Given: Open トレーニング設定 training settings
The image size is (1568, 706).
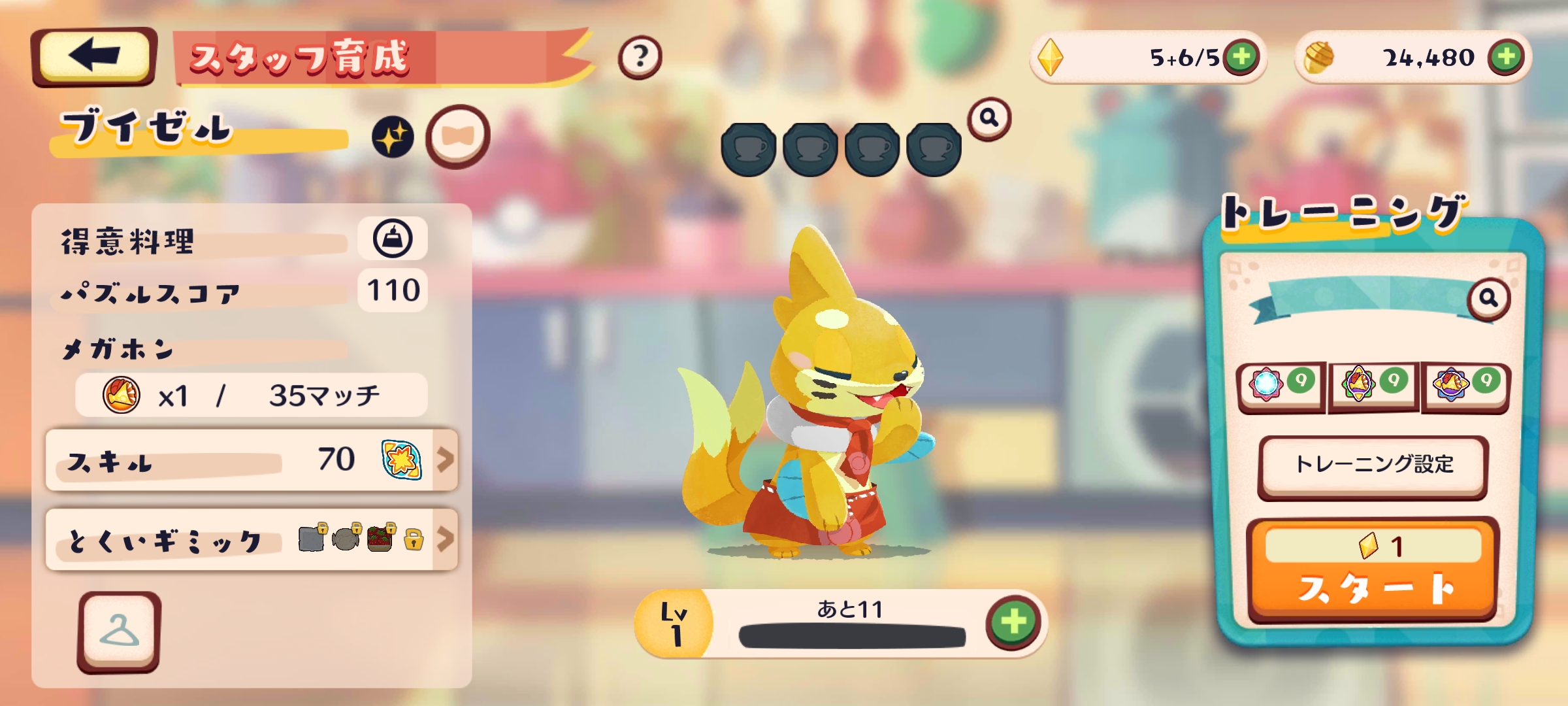Looking at the screenshot, I should [x=1373, y=465].
